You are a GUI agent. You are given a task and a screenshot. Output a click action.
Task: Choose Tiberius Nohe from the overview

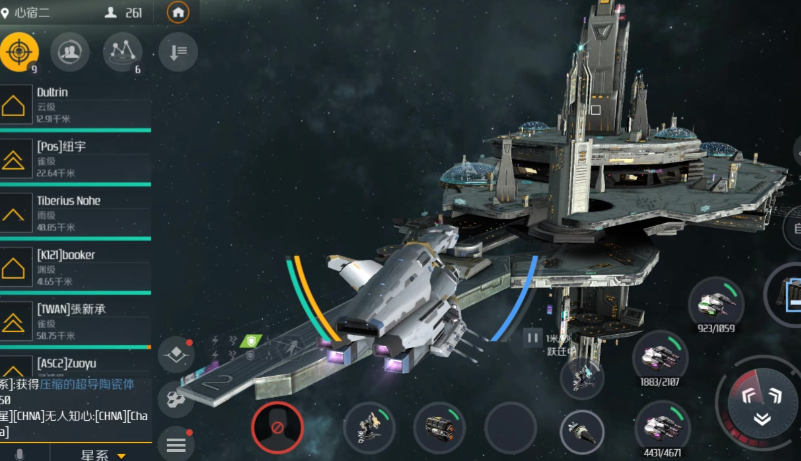[x=75, y=213]
